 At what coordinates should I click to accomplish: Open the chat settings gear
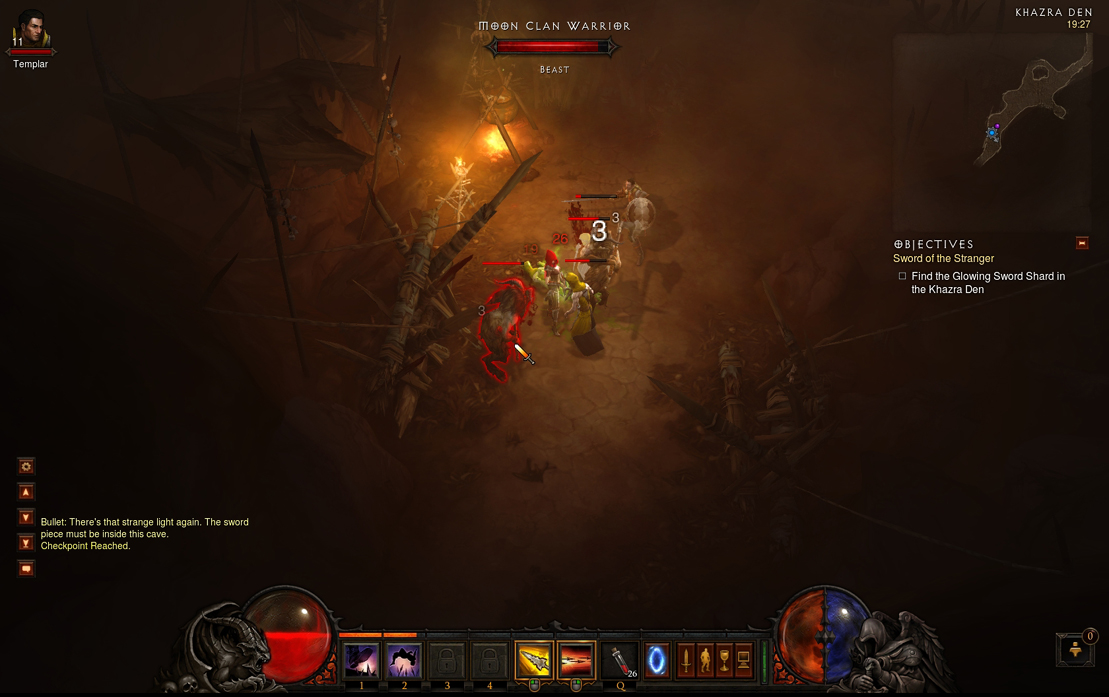pos(27,466)
